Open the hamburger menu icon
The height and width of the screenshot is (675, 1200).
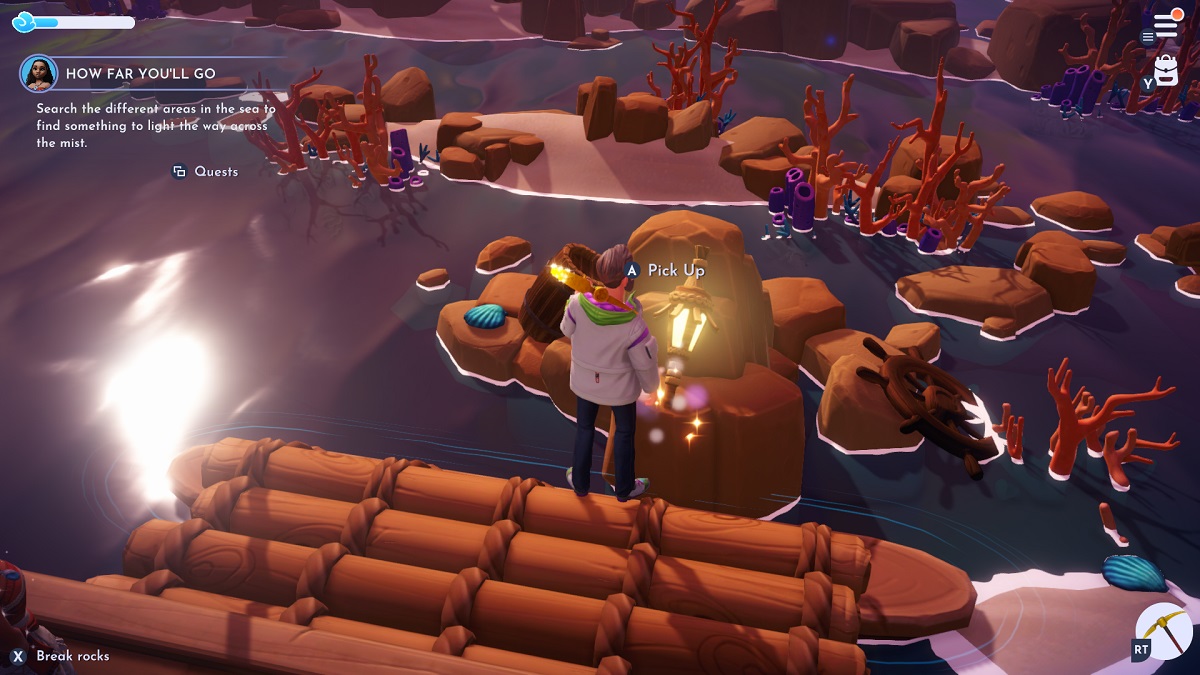[x=1164, y=27]
